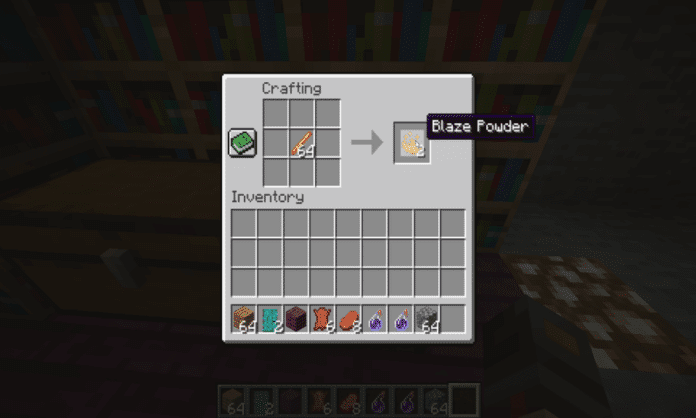Pick up the blaze rods in the crafting grid
The image size is (696, 418).
(x=302, y=144)
